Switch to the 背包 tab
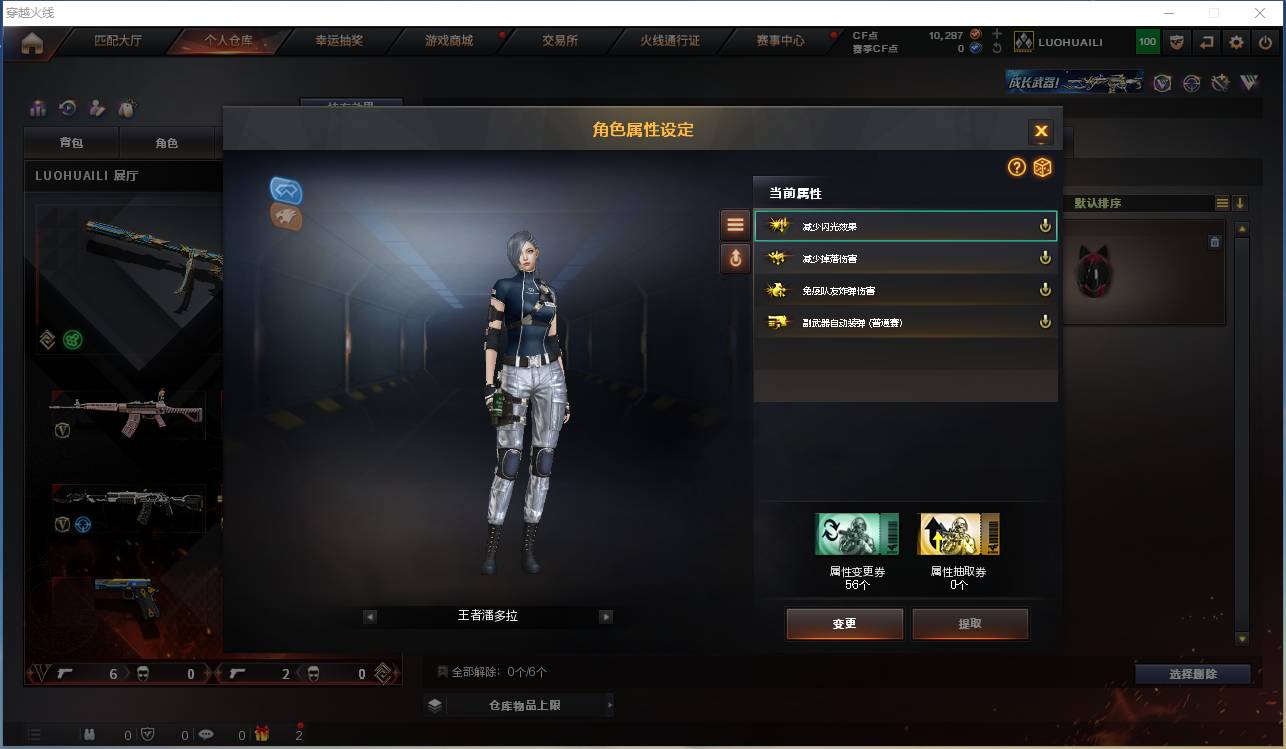The width and height of the screenshot is (1286, 749). point(70,142)
